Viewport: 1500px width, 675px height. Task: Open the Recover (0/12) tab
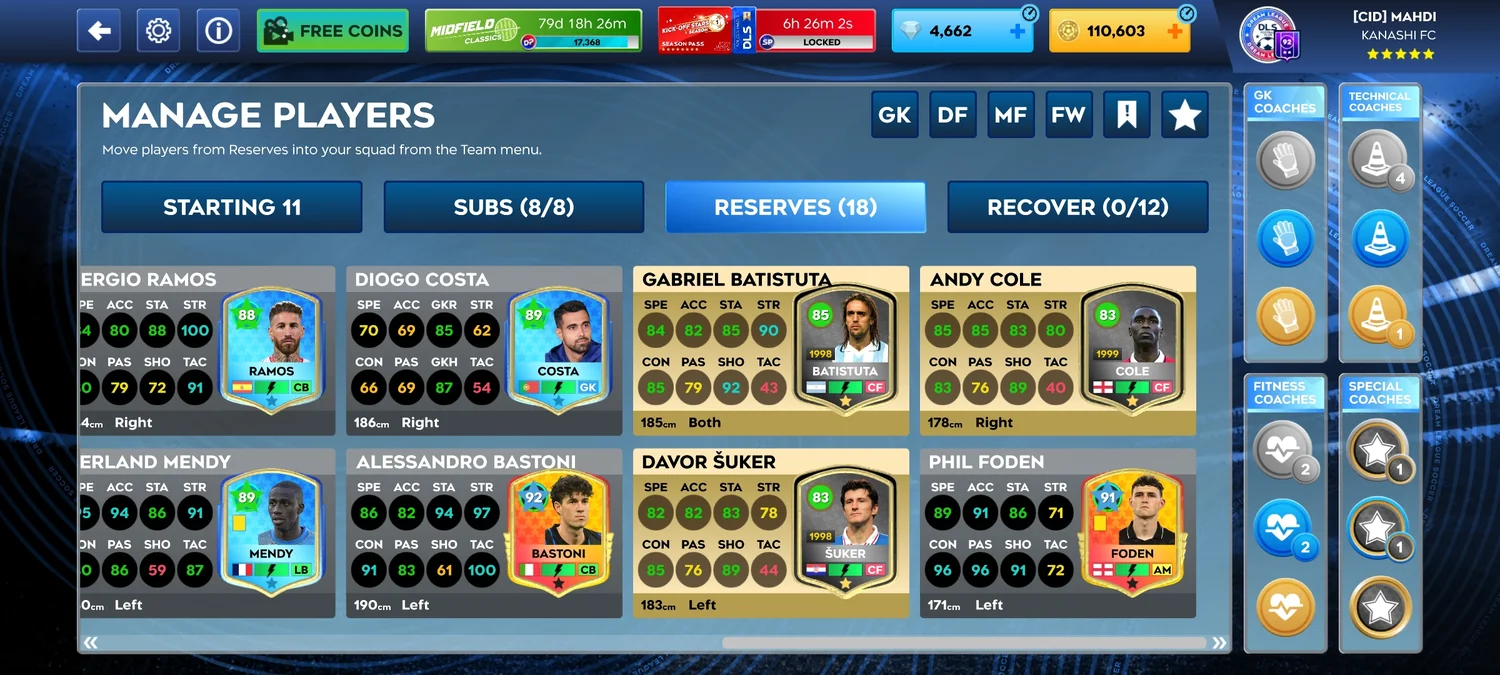tap(1078, 207)
